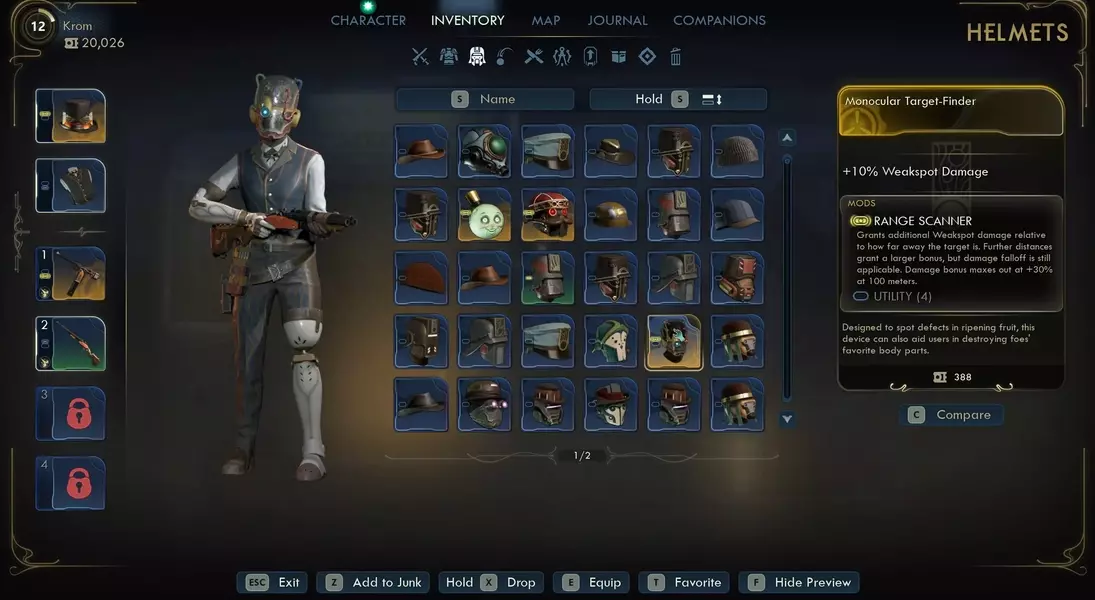
Task: Sort the helmets by Name
Action: [485, 99]
